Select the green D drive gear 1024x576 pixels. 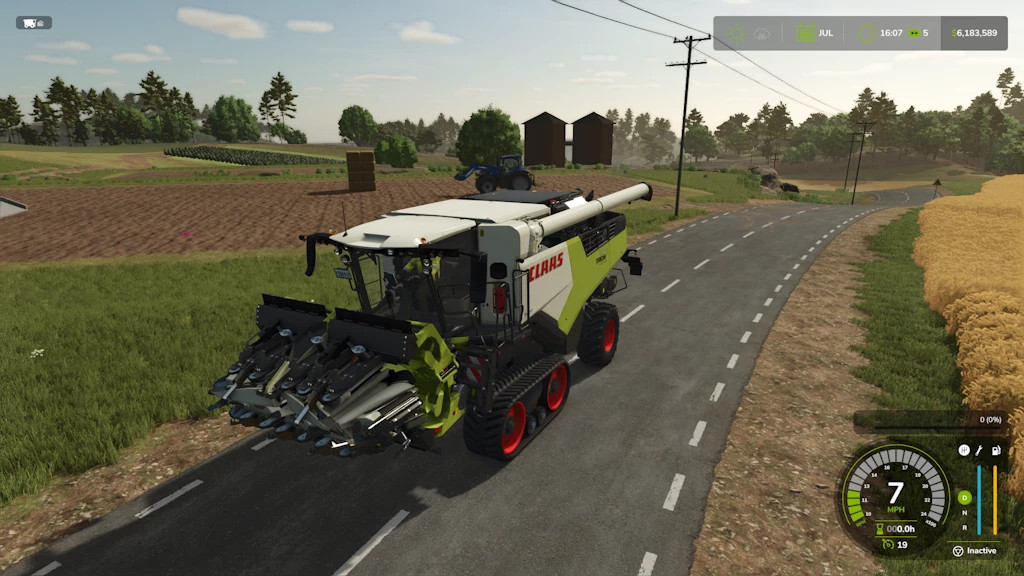[964, 497]
